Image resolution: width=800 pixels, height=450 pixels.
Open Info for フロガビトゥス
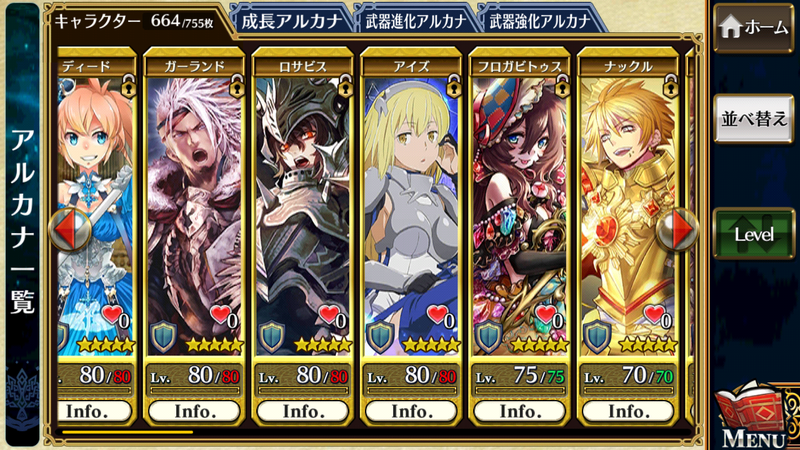[x=519, y=410]
